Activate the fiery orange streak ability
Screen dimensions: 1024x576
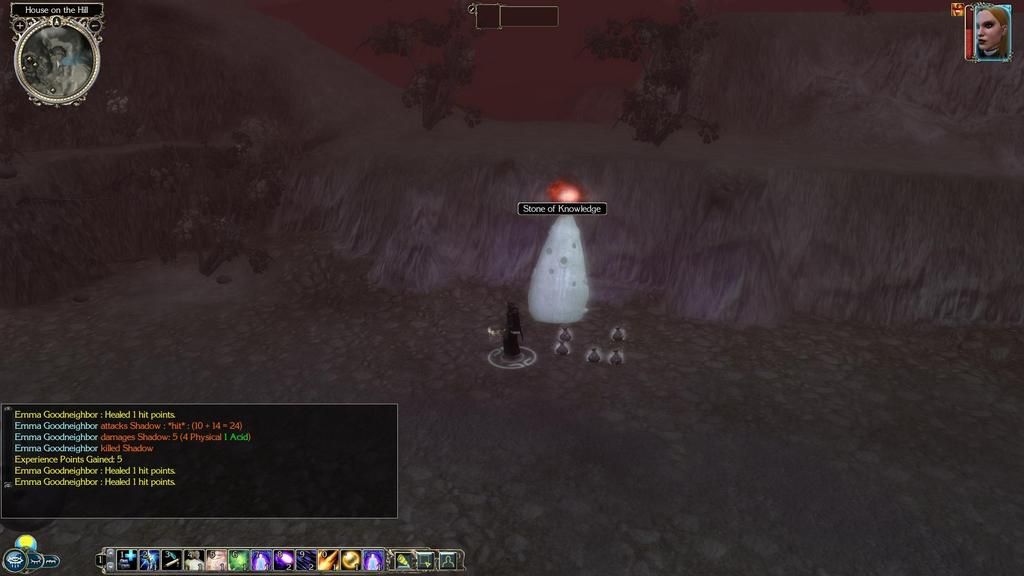coord(328,560)
